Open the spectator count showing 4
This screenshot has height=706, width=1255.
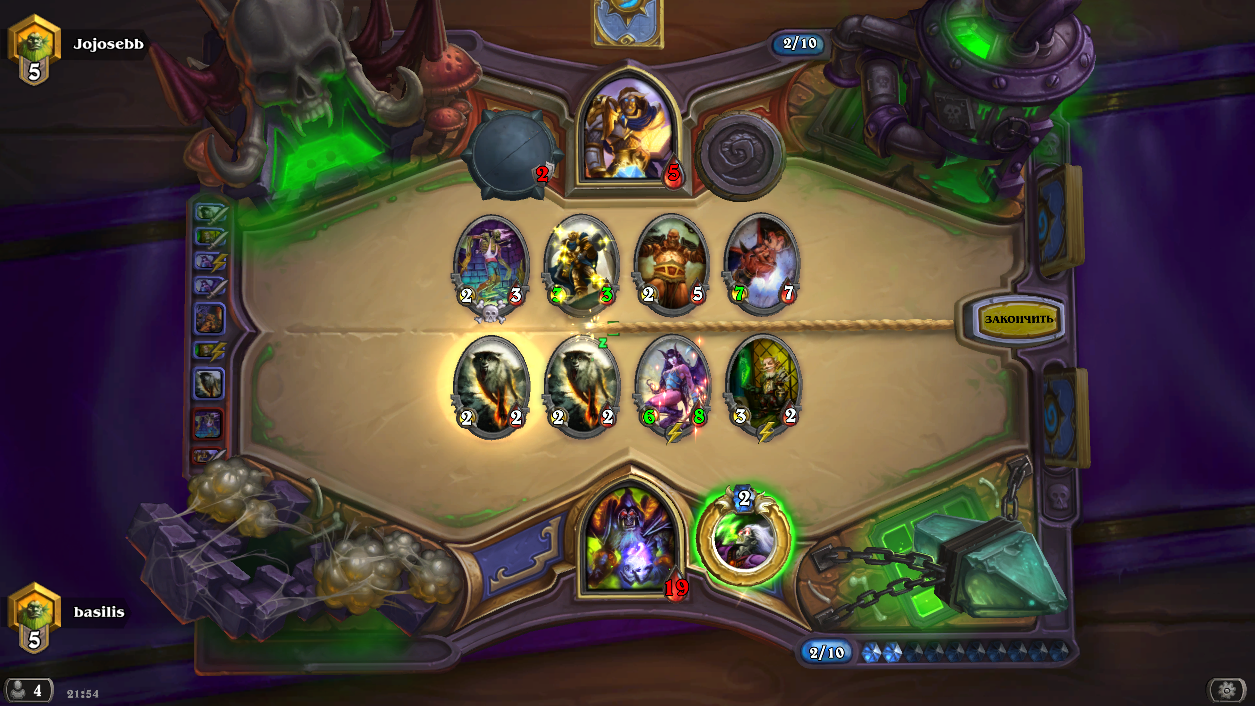pos(28,690)
